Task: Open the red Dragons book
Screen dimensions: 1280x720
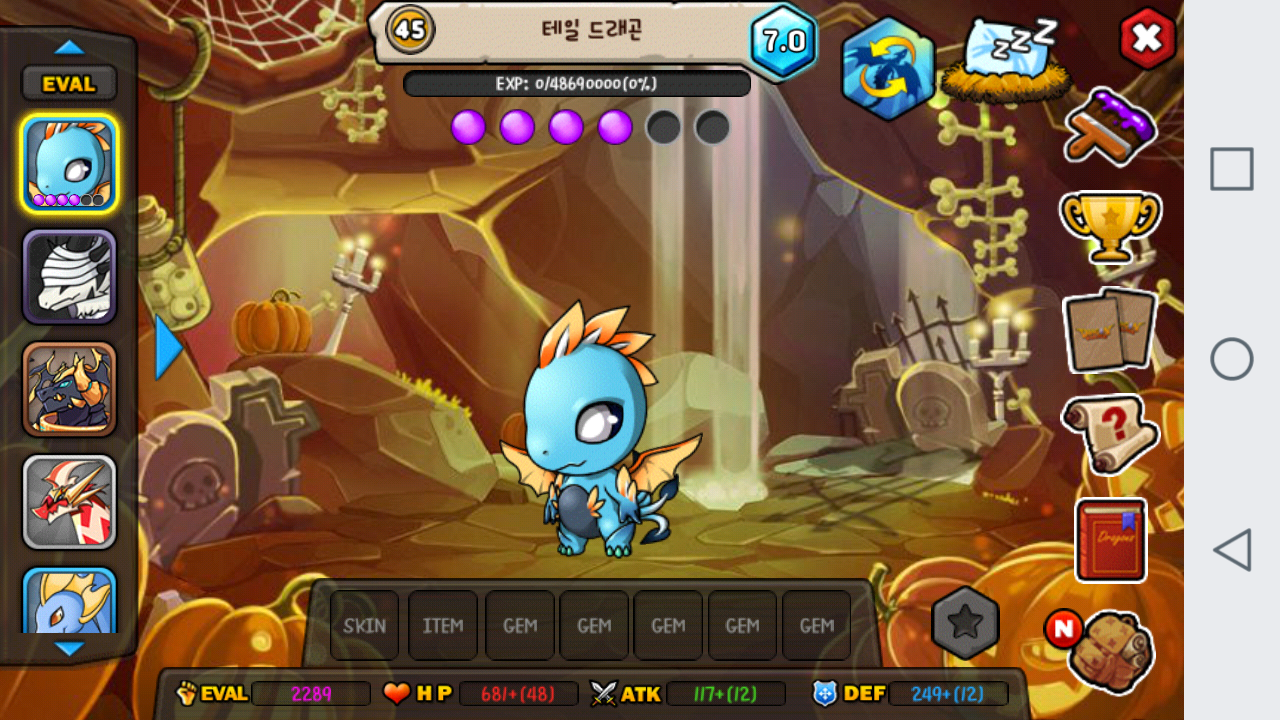Action: [1110, 540]
